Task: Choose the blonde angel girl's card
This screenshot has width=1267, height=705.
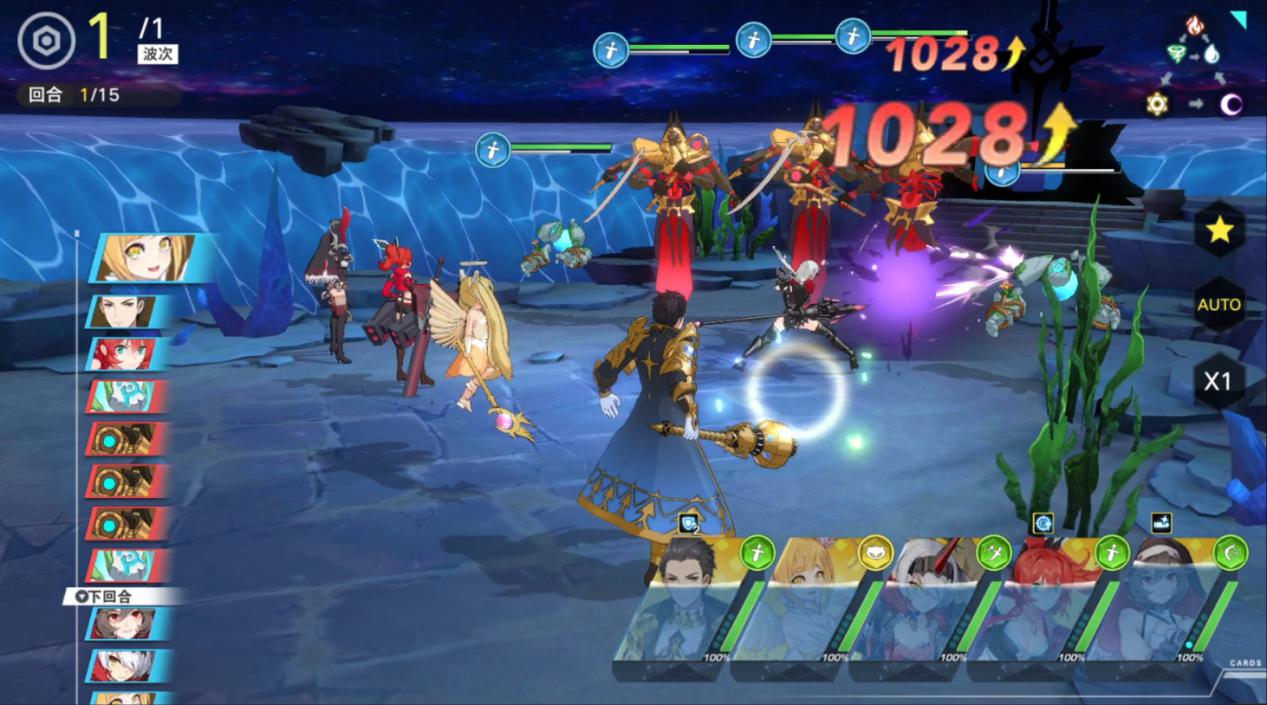Action: coord(808,600)
